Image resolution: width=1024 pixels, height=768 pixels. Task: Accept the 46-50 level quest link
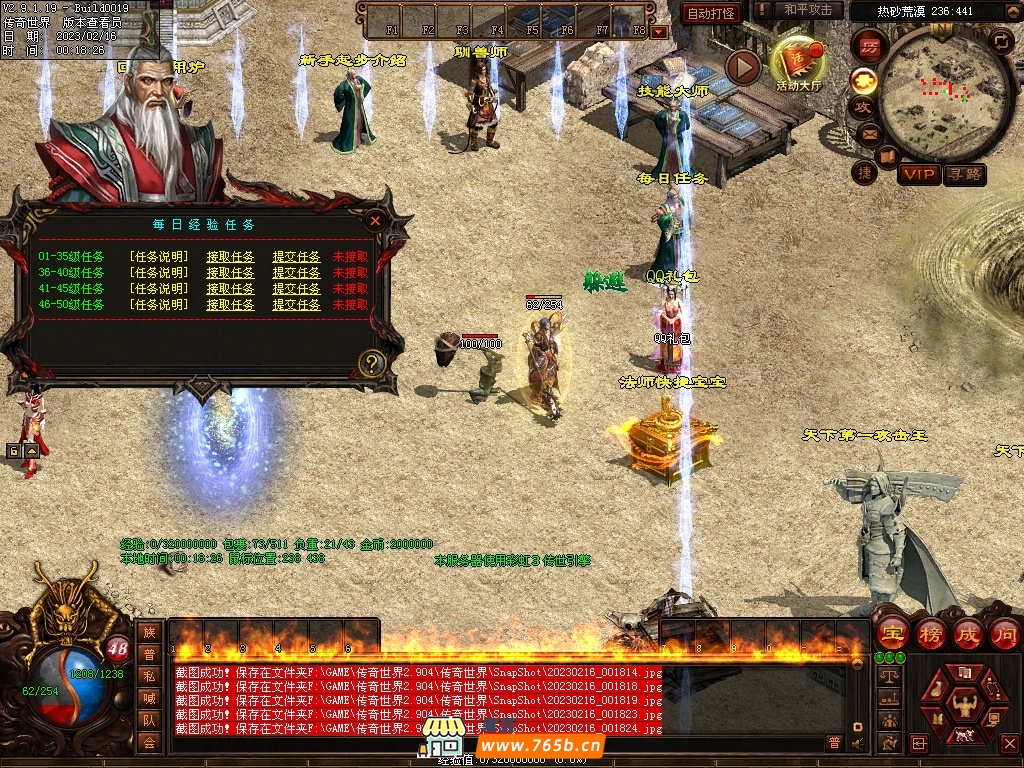pos(230,305)
